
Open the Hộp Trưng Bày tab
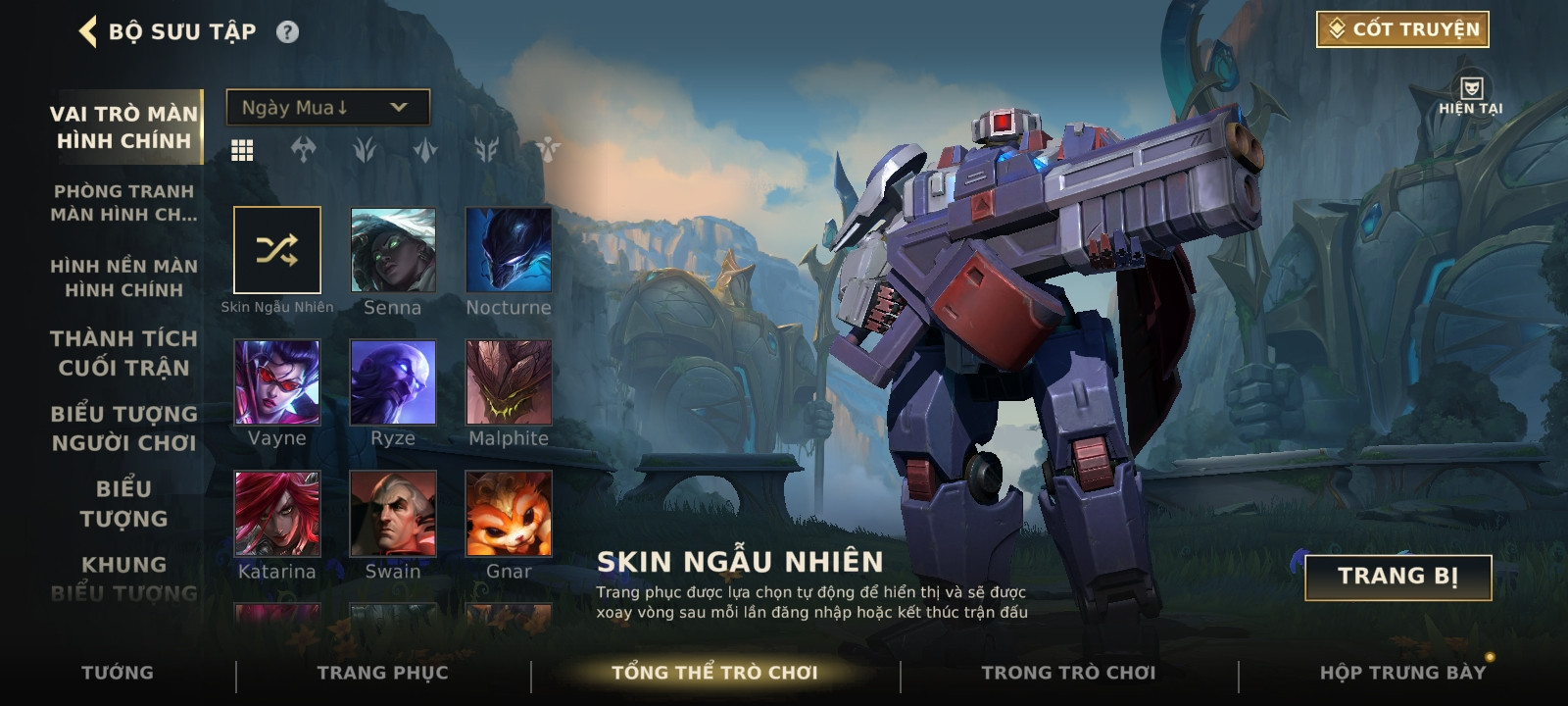point(1402,673)
